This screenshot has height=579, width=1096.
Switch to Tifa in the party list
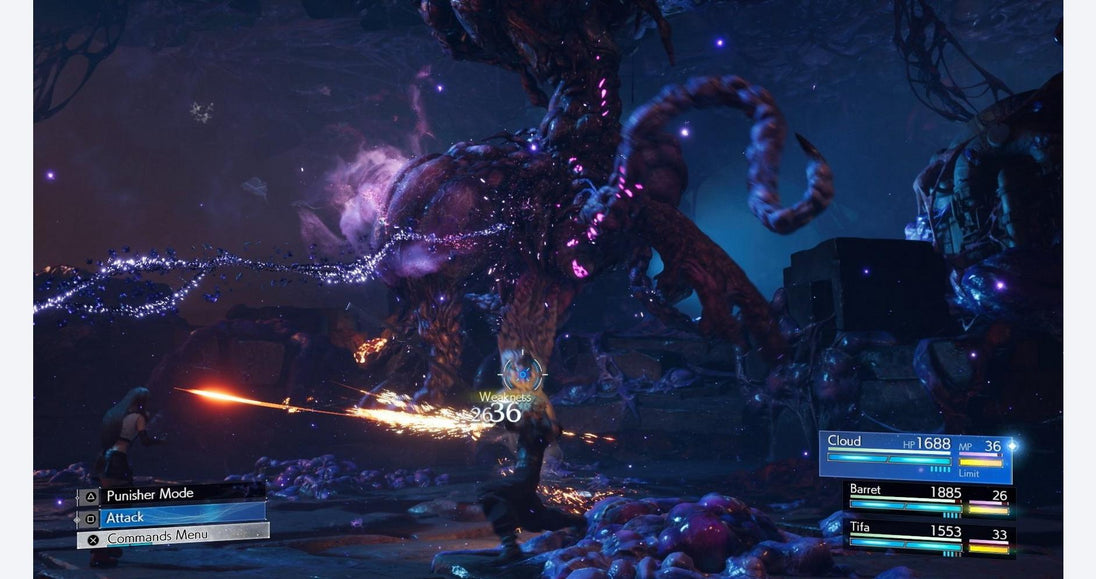pos(930,537)
